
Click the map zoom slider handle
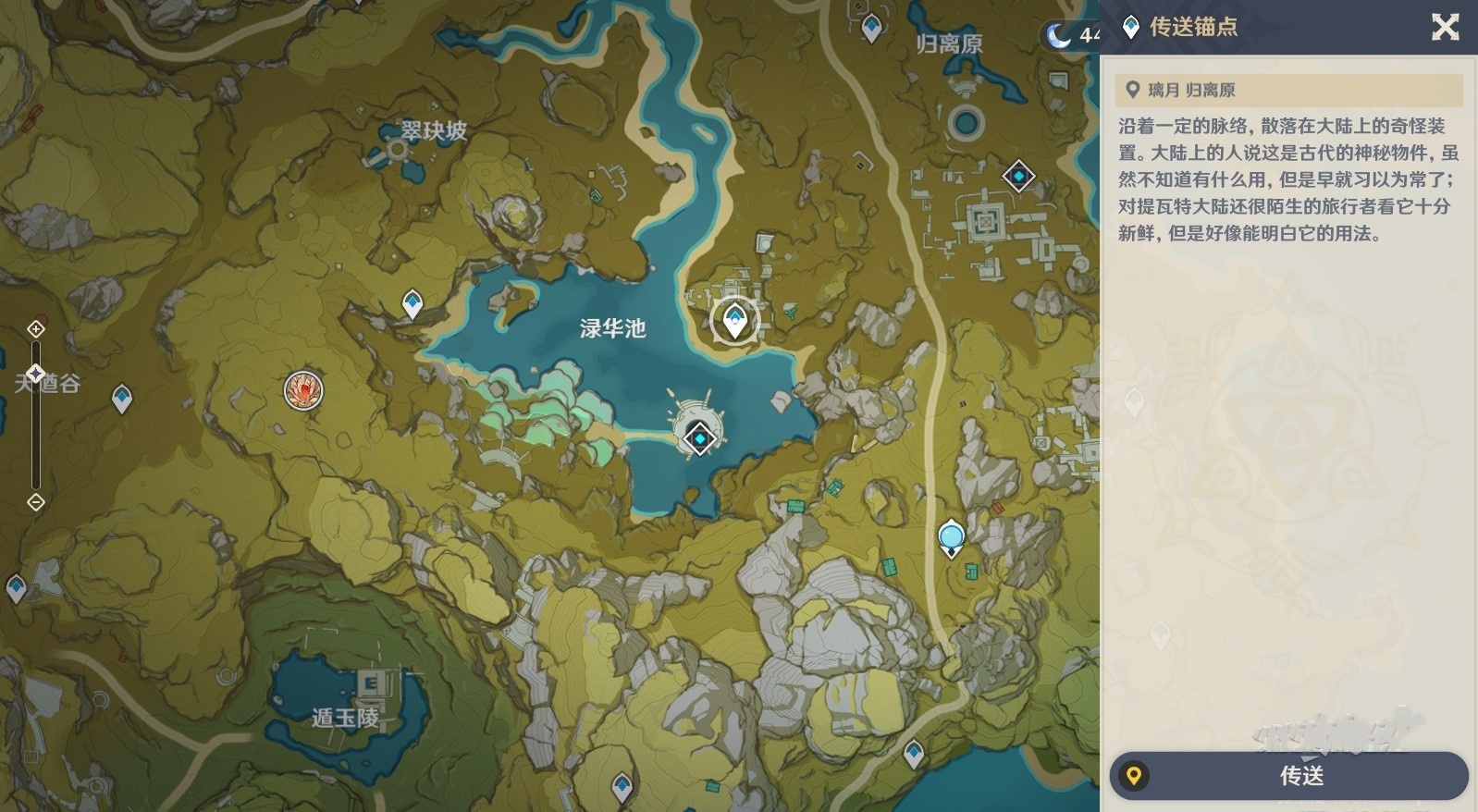[35, 374]
